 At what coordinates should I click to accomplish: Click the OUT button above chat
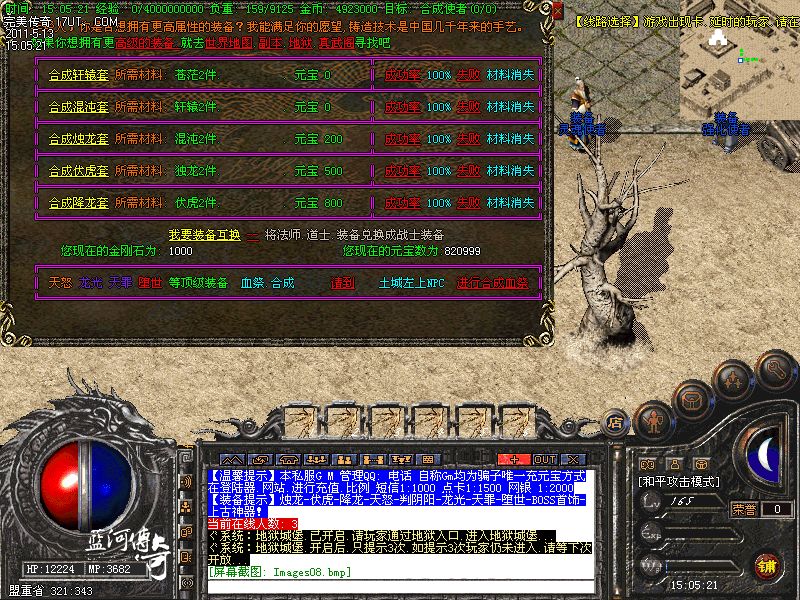click(545, 458)
